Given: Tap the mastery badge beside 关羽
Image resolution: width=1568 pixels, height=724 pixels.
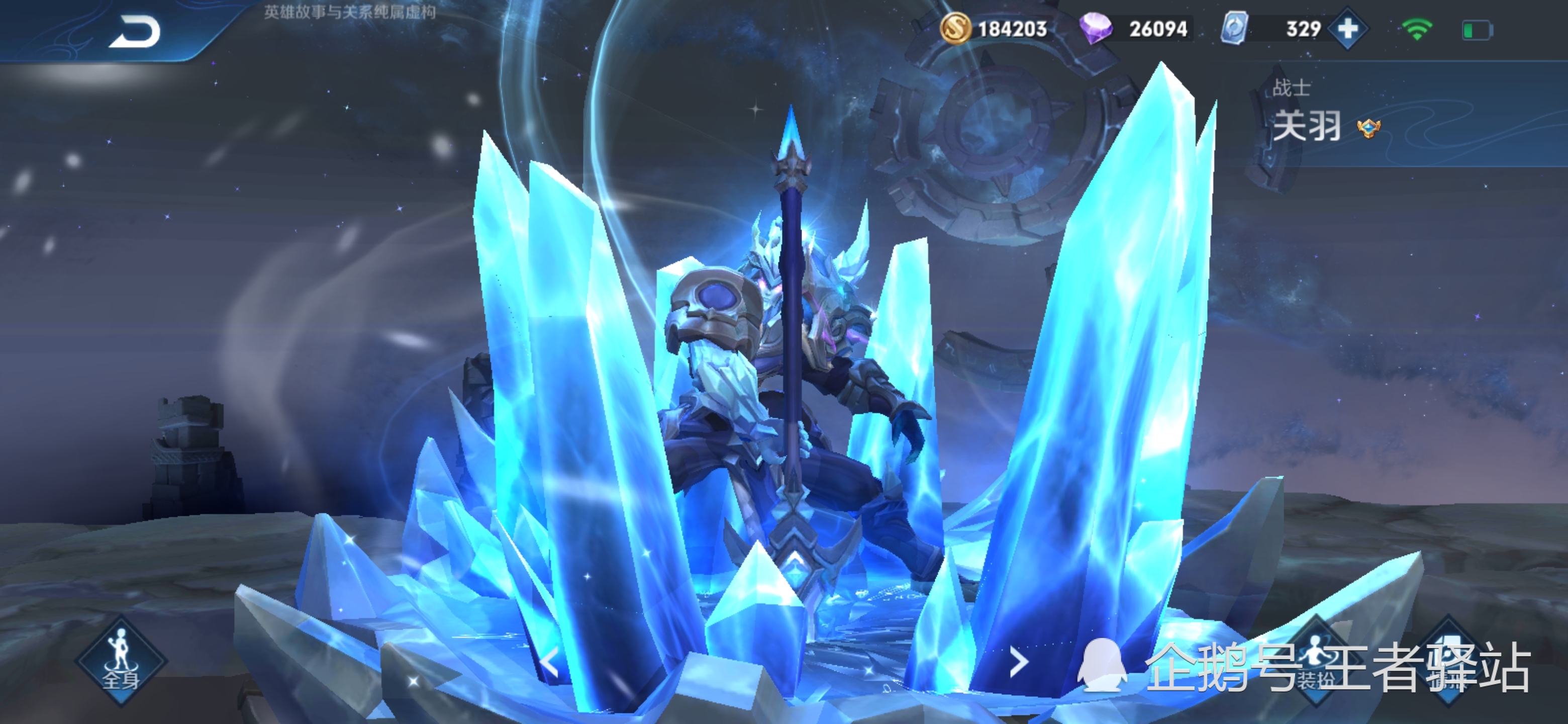Looking at the screenshot, I should [x=1368, y=128].
